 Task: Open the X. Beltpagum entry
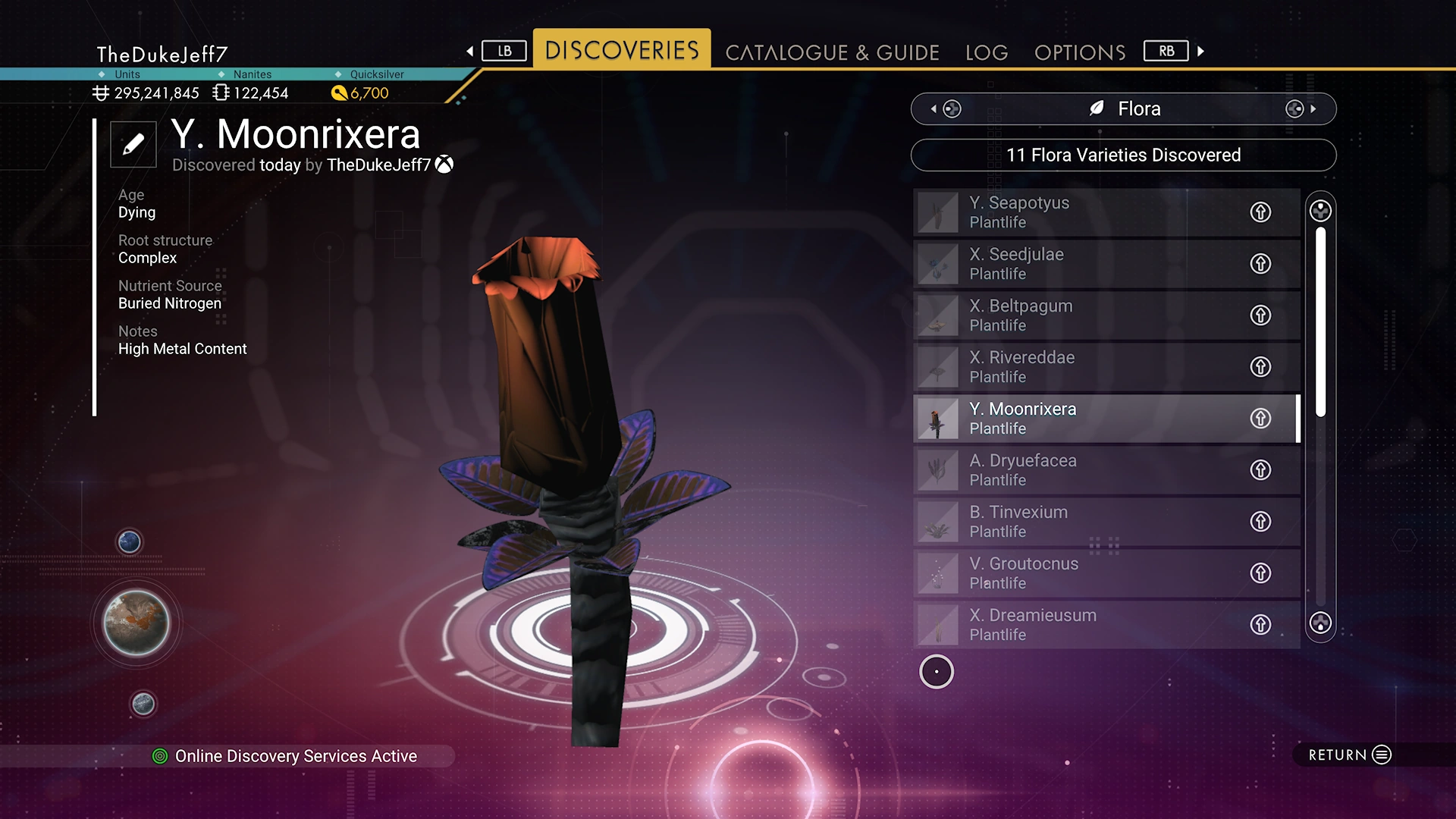coord(1077,315)
